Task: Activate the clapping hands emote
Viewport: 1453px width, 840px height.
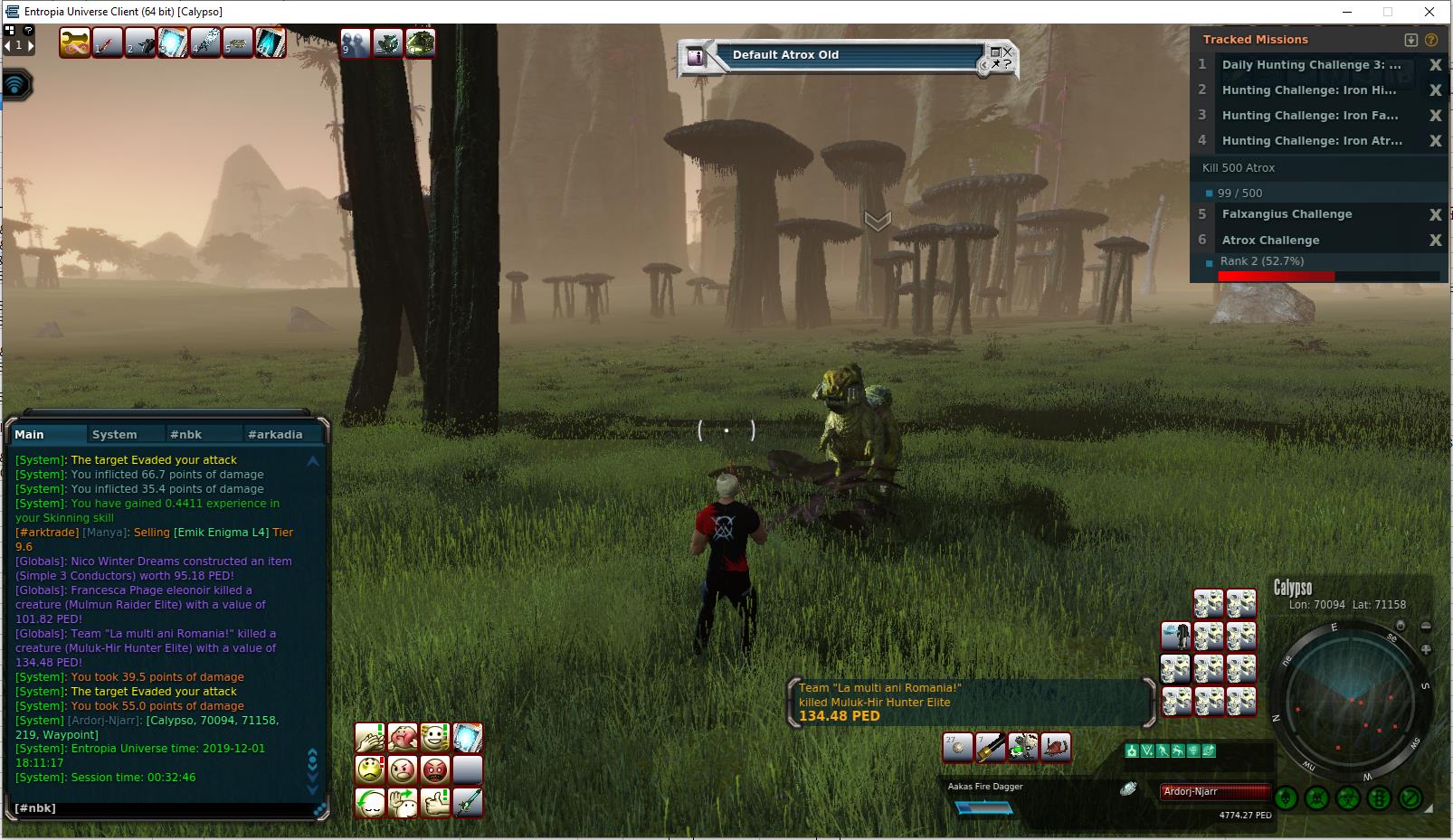Action: (370, 738)
